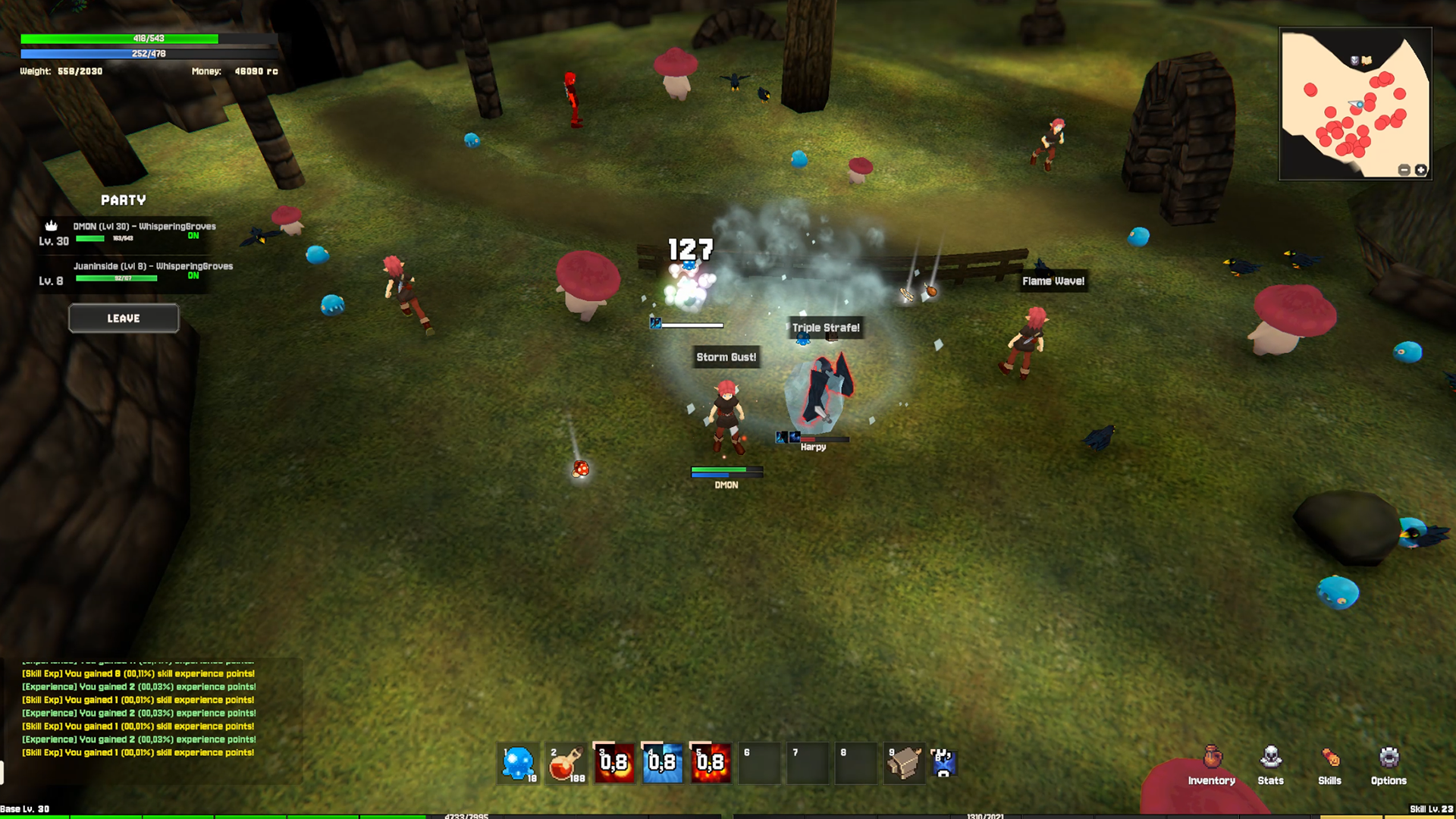
Task: Open the Skills firecracker icon
Action: [x=1329, y=759]
